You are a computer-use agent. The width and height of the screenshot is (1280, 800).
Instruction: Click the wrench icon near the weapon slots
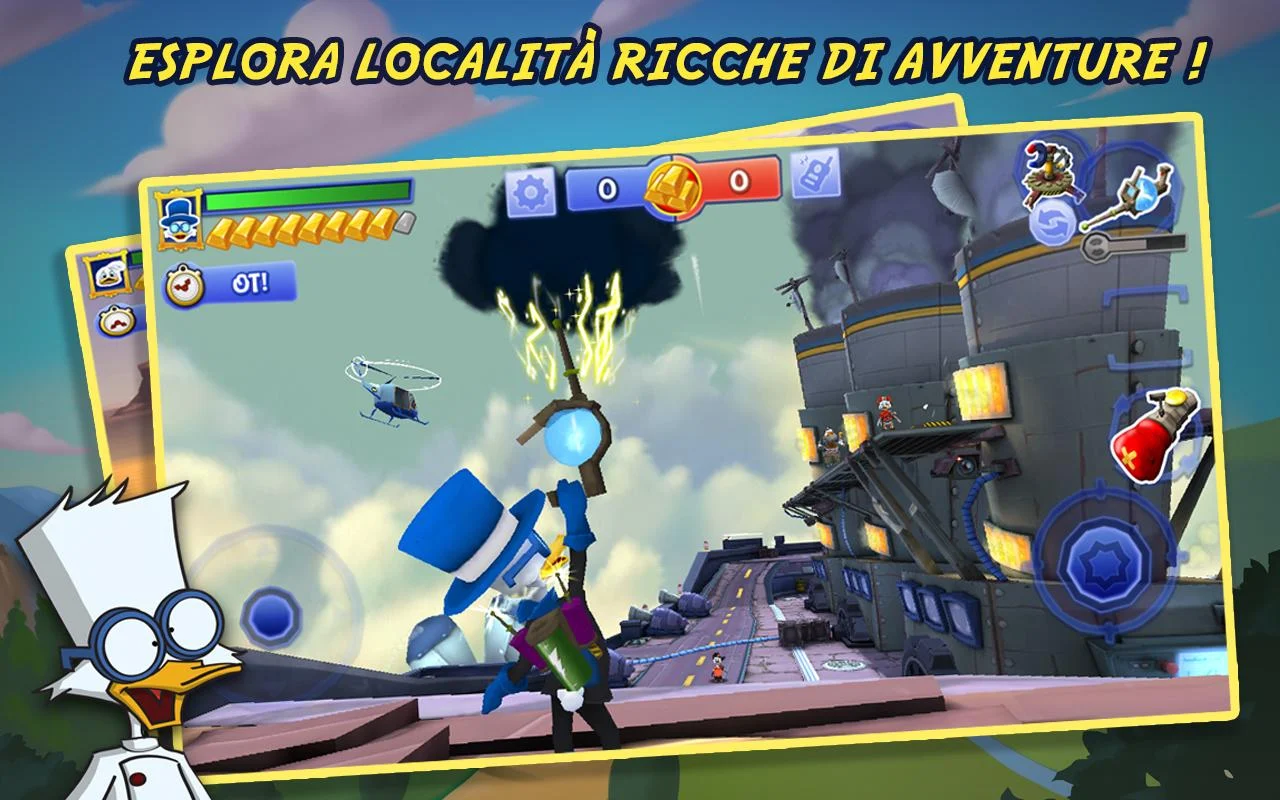point(1095,247)
